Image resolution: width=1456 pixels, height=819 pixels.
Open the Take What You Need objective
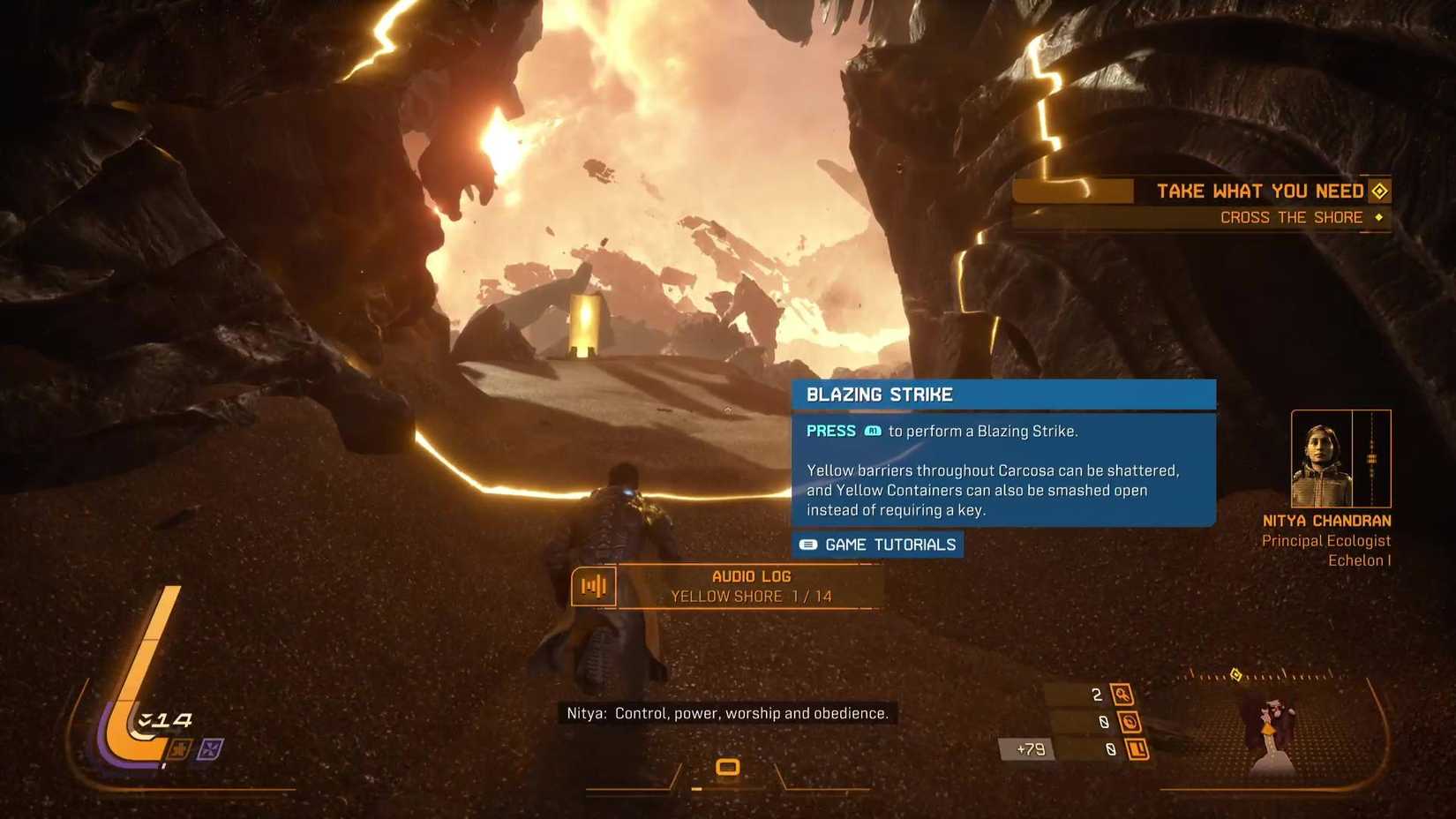[1260, 191]
